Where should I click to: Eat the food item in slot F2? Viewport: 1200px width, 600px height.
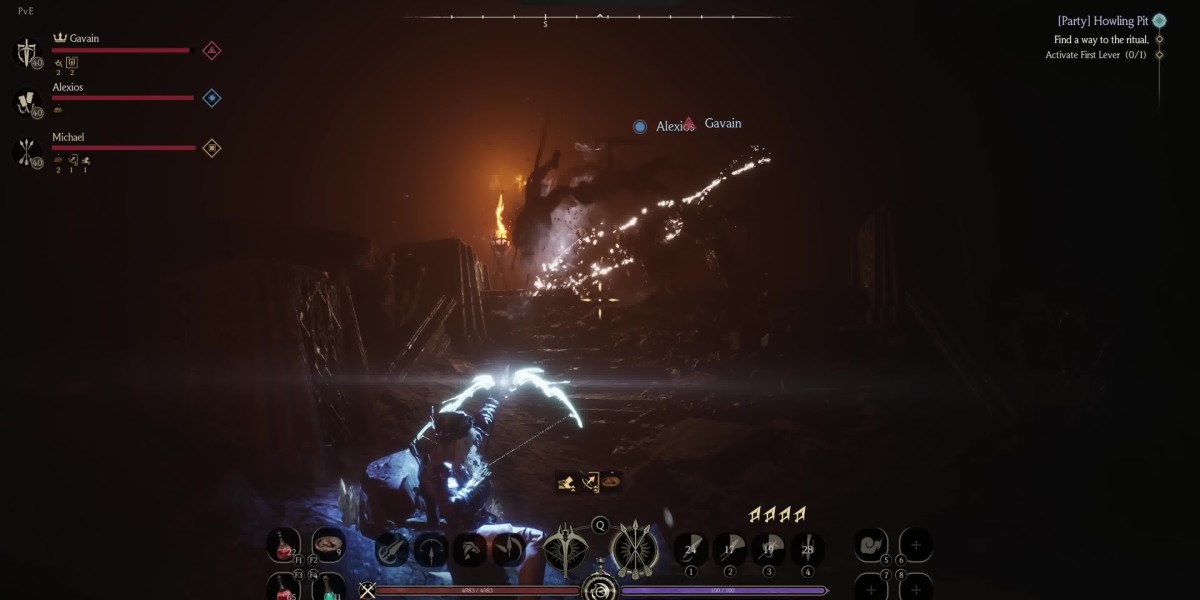[328, 545]
